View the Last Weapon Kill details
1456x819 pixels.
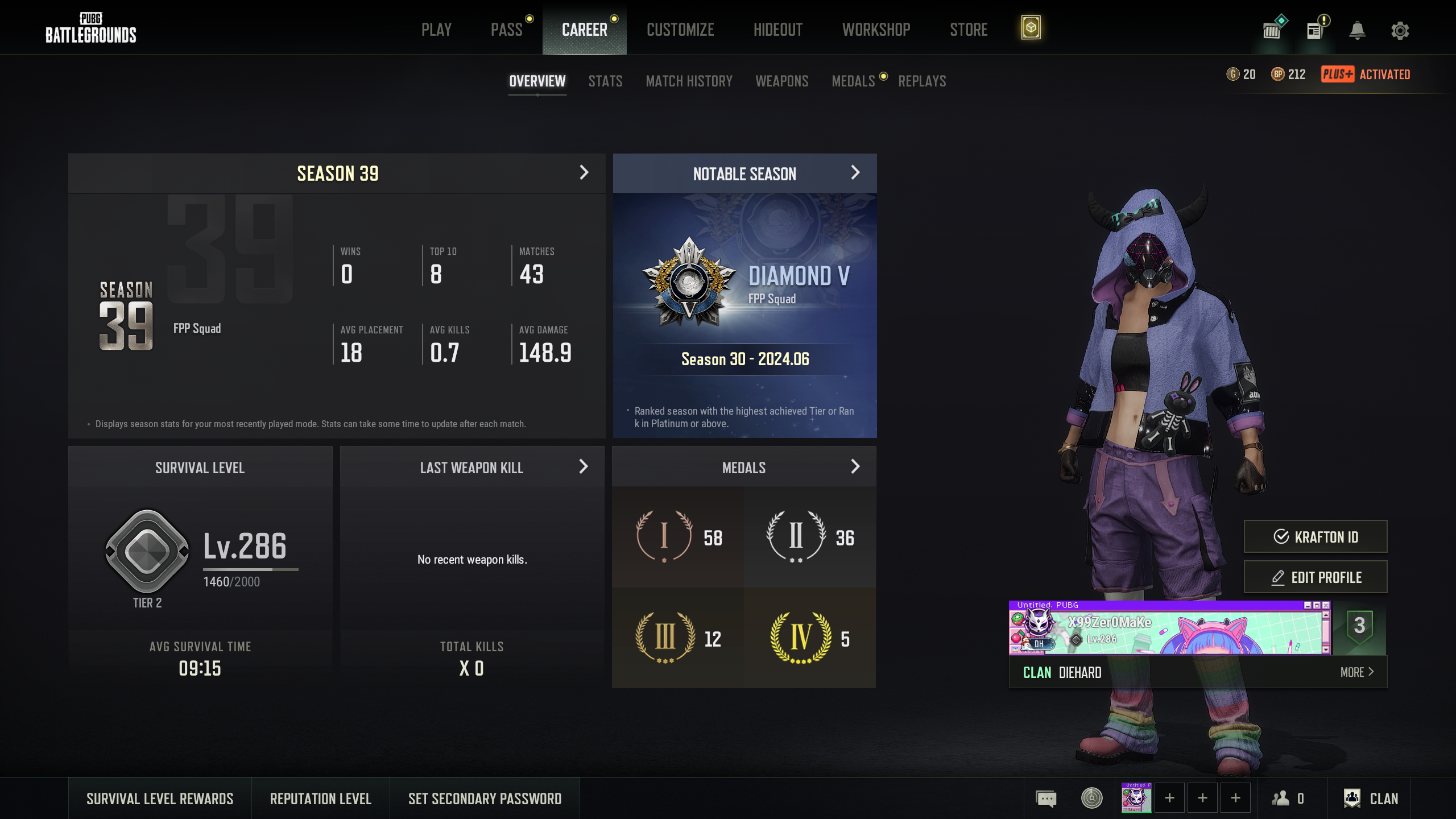583,467
